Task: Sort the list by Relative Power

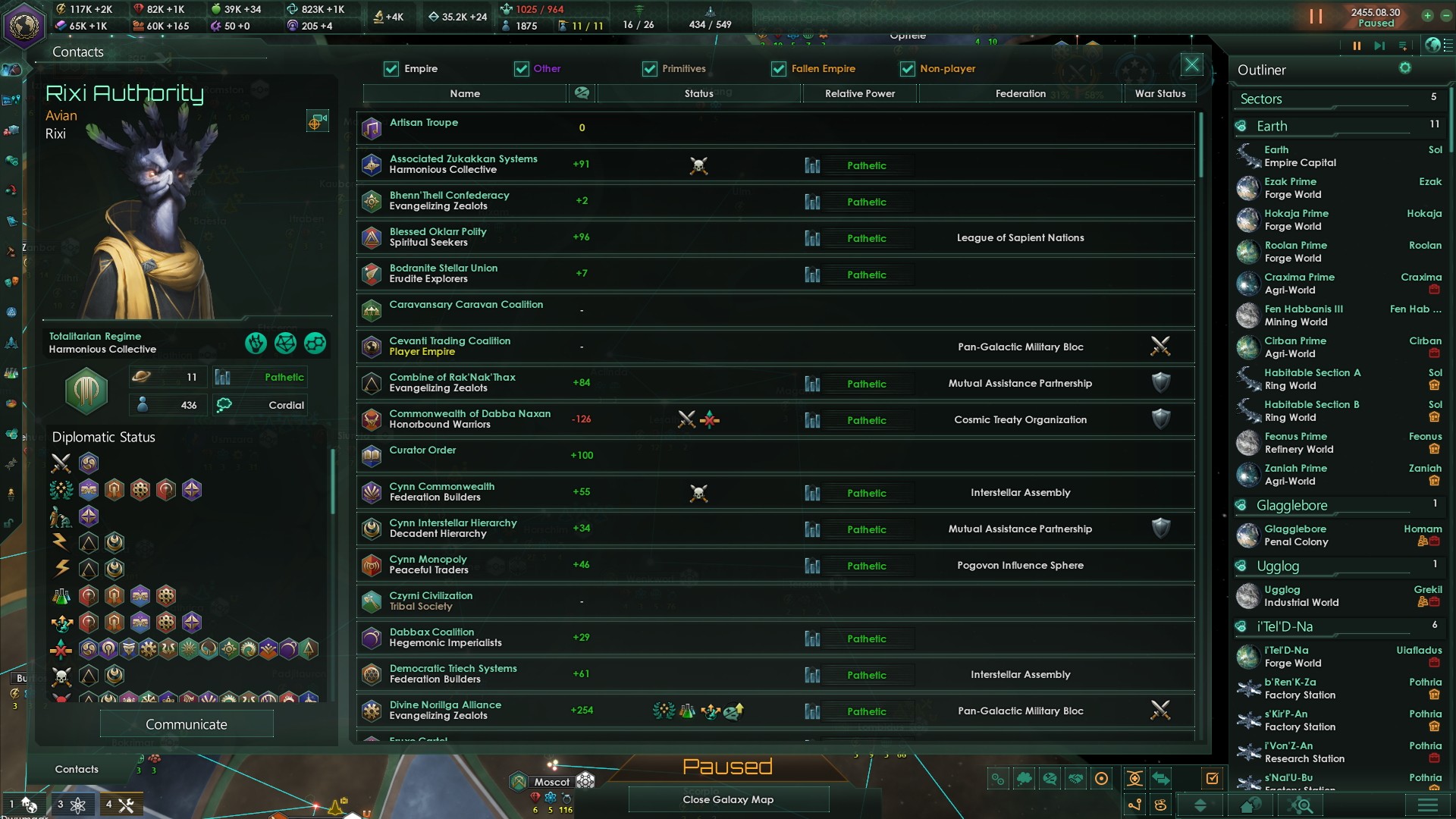Action: (x=859, y=93)
